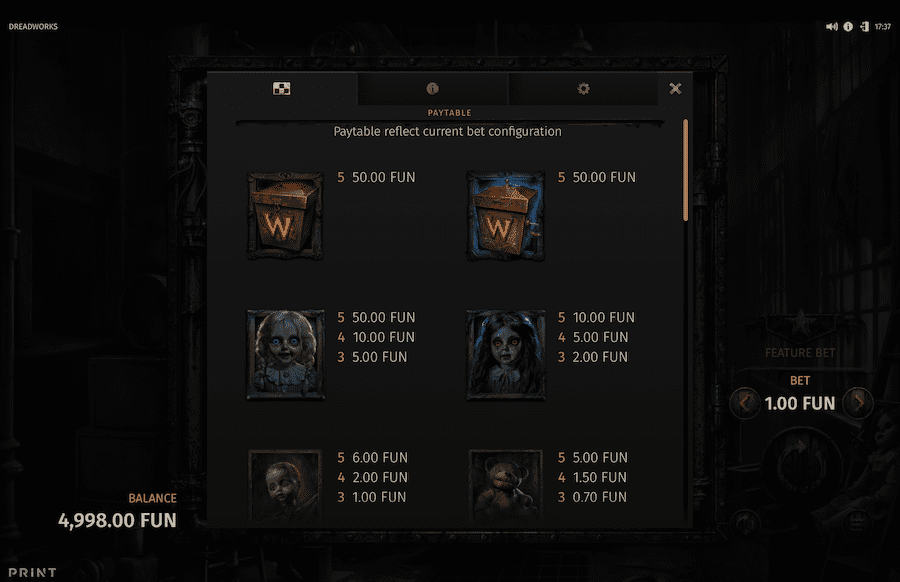Open the top-bar information icon
Screen dimensions: 900x582
[848, 27]
